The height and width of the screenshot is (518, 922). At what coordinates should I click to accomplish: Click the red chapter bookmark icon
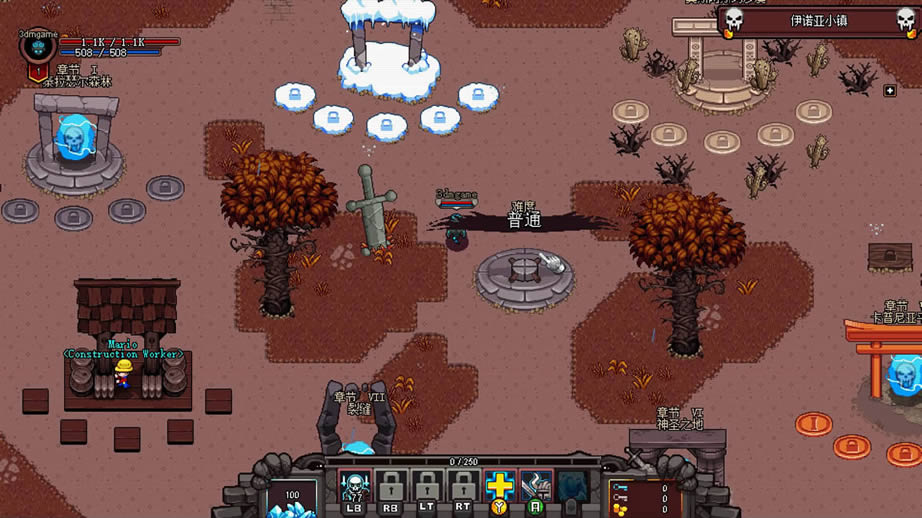coord(38,72)
